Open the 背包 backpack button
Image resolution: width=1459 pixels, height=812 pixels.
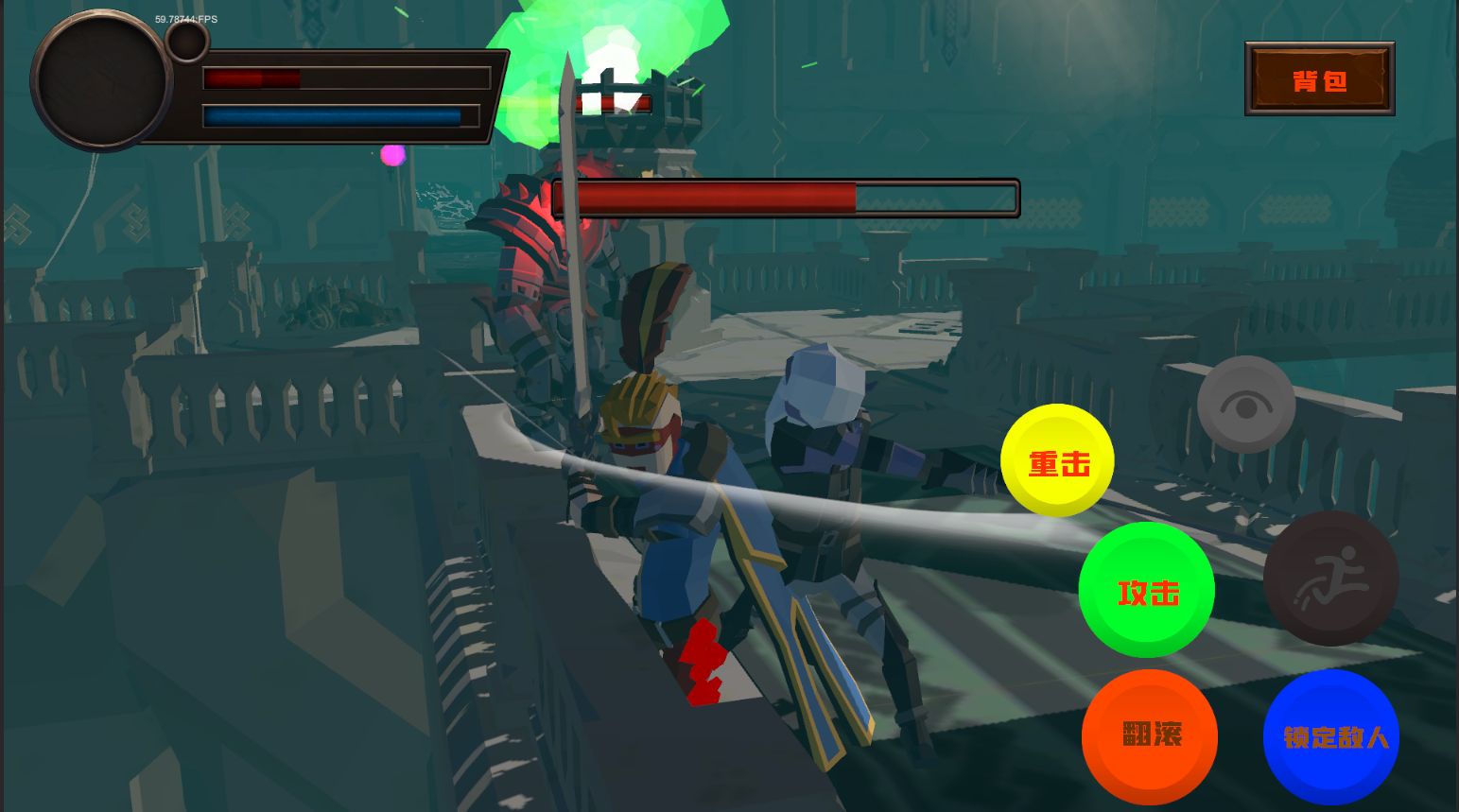point(1319,79)
